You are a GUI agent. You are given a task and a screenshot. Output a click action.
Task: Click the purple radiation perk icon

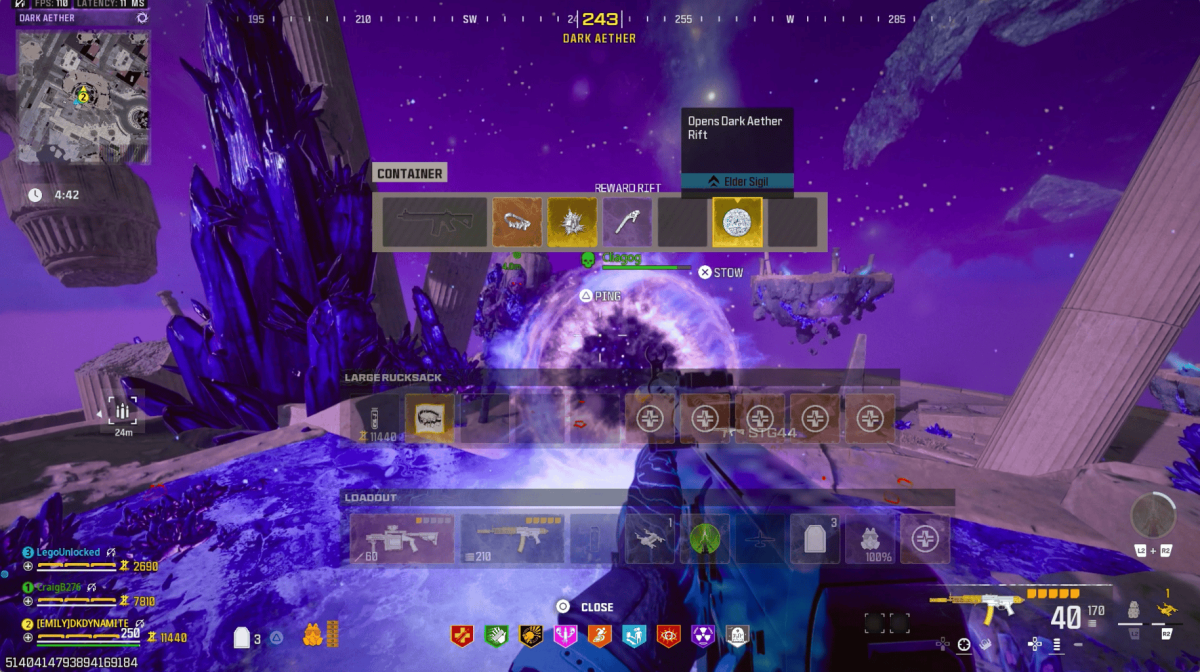pos(703,635)
